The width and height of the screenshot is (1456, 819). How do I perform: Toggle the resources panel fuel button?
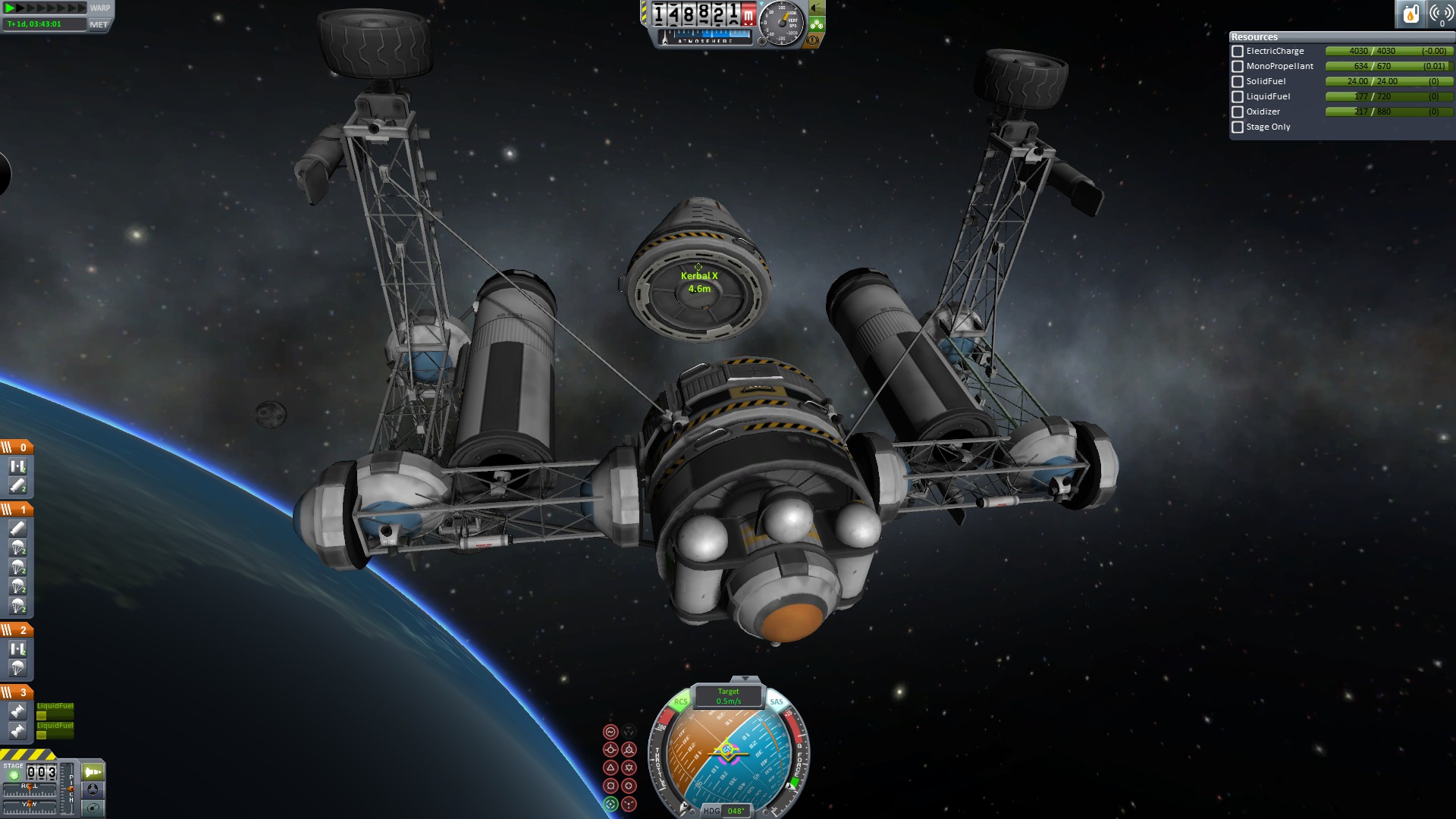[1410, 14]
